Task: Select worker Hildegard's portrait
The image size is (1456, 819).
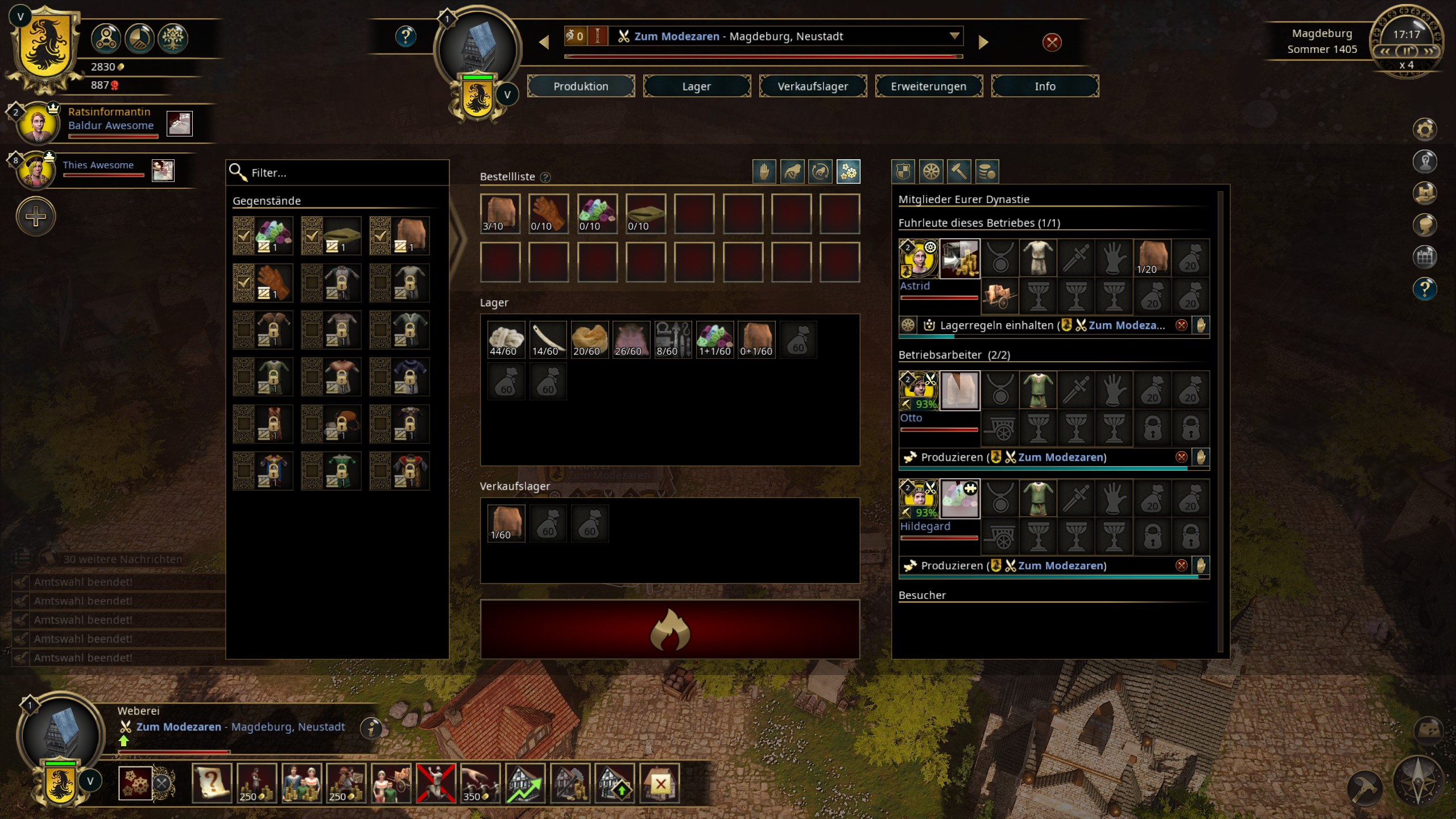Action: tap(918, 499)
